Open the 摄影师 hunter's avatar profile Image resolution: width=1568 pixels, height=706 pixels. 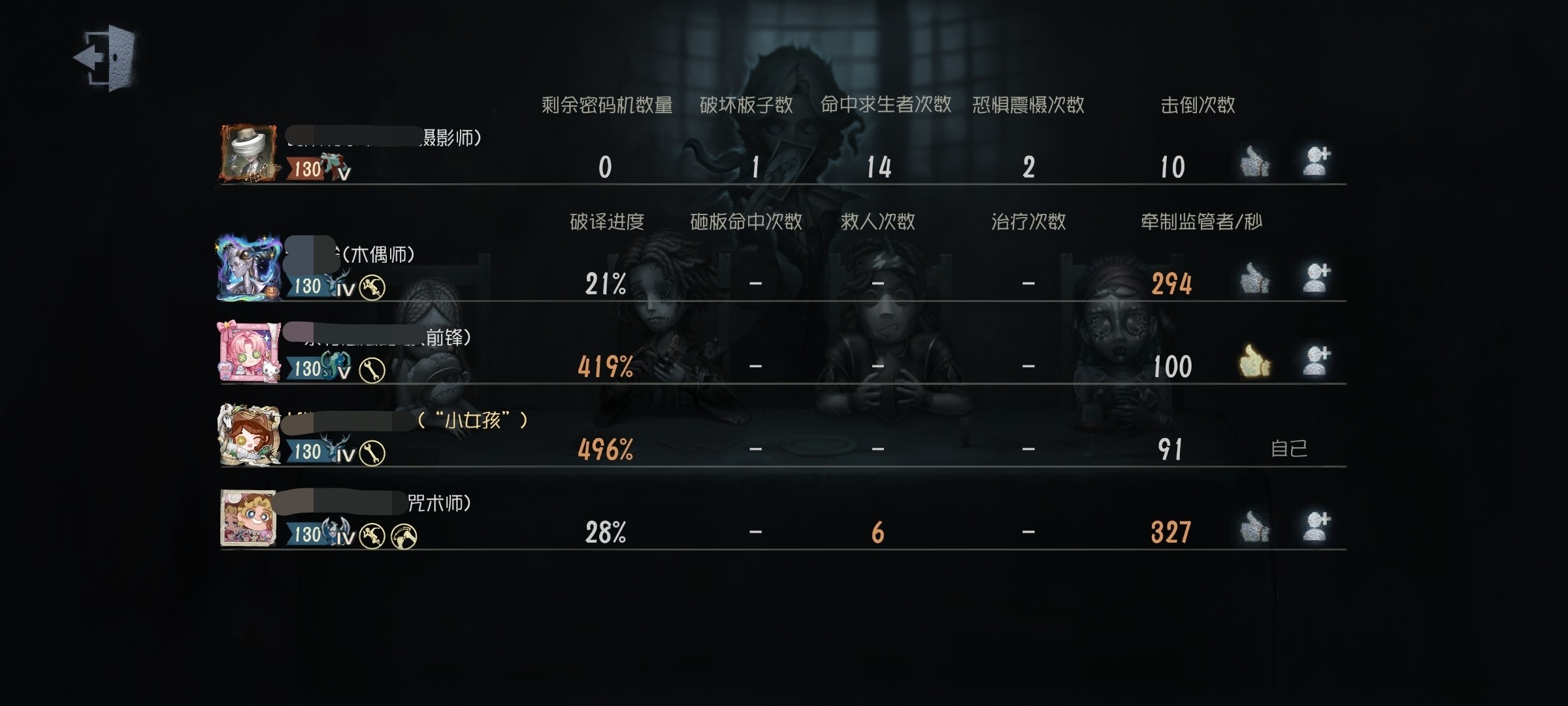[248, 153]
